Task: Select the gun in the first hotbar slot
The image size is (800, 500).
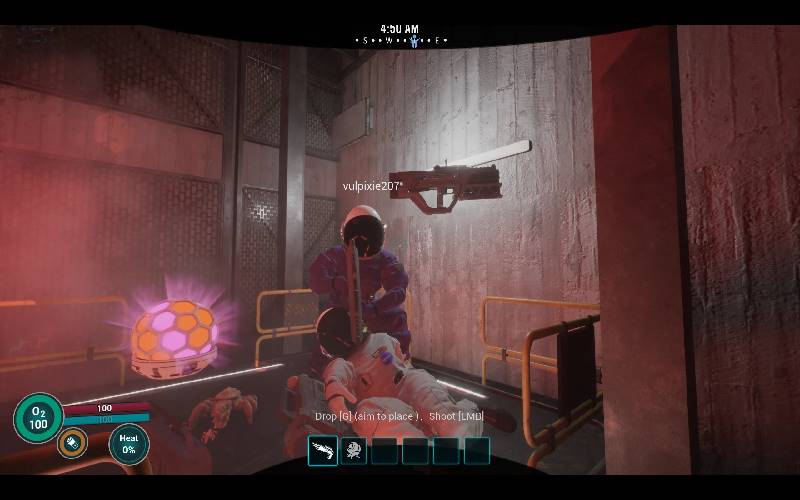Action: point(323,451)
